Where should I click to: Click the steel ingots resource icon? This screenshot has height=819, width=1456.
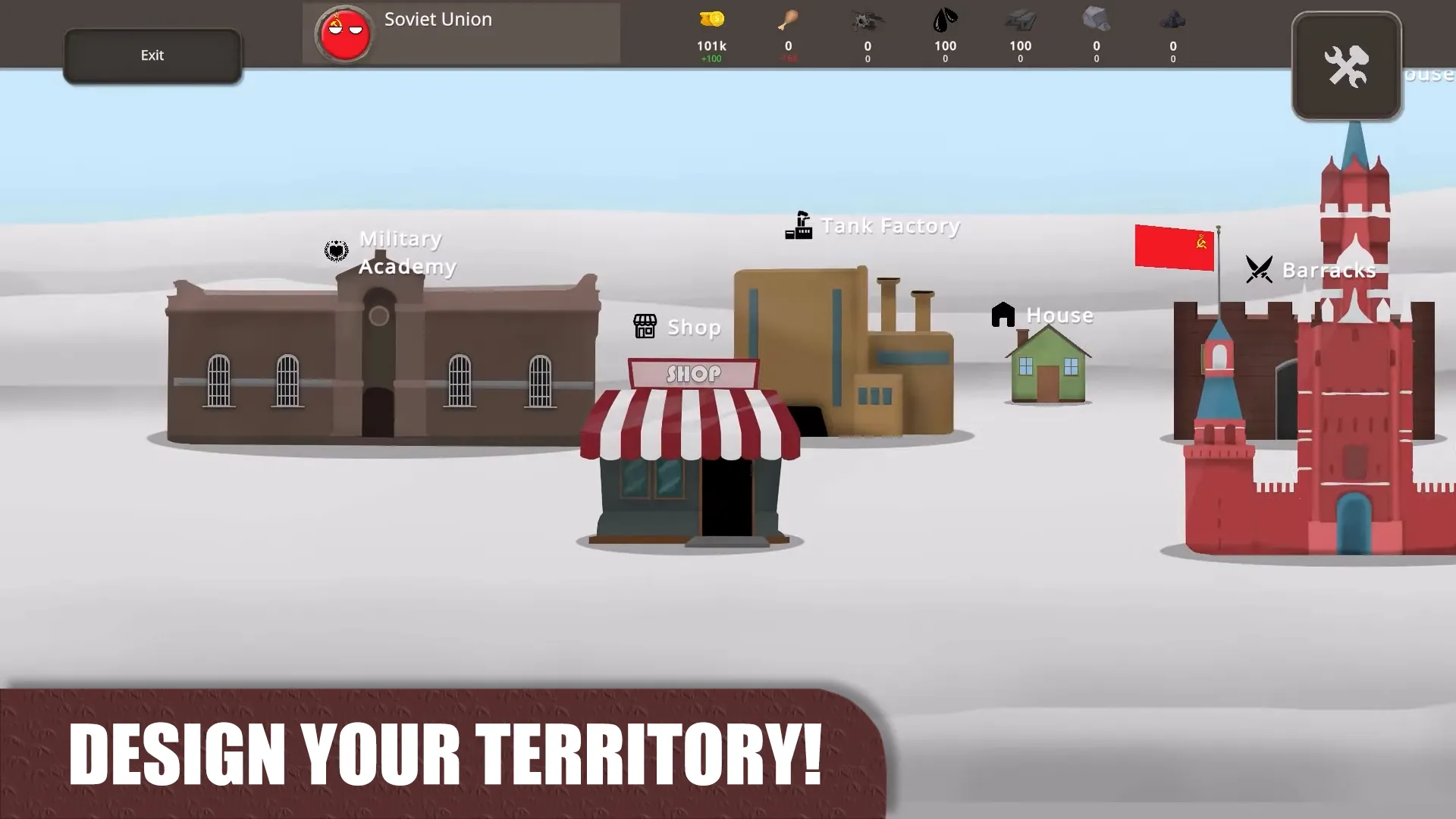pos(1020,20)
